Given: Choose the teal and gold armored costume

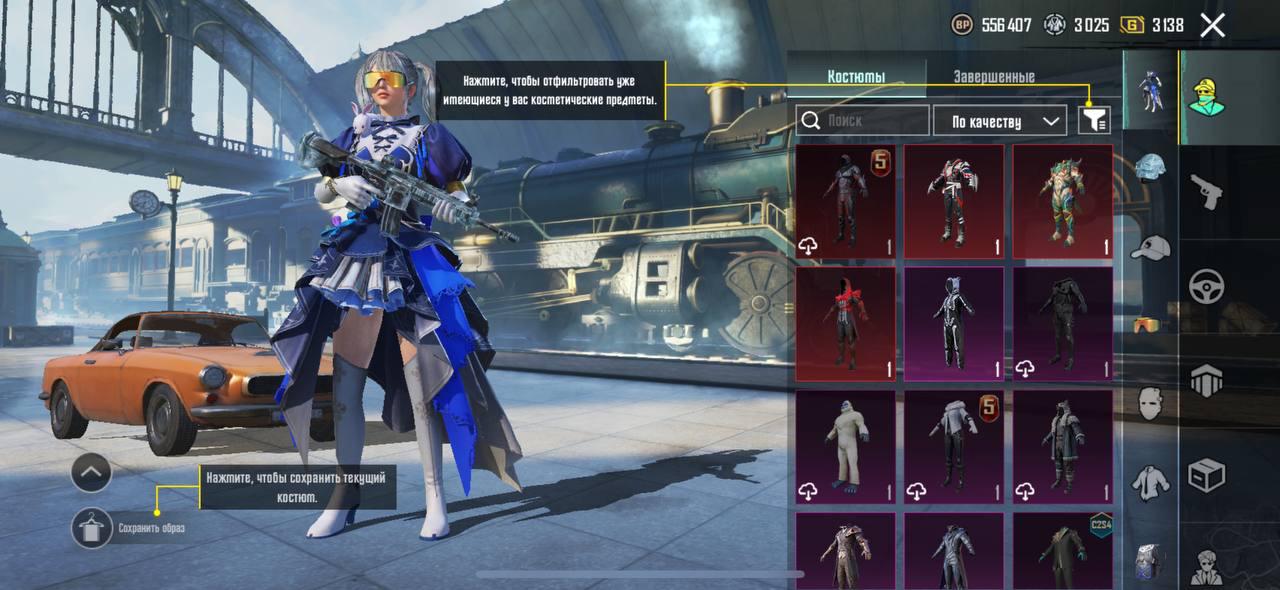Looking at the screenshot, I should [1062, 201].
